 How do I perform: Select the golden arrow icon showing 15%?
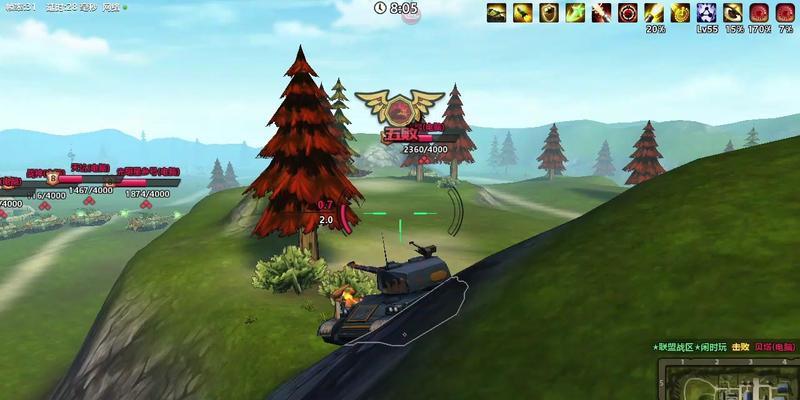733,13
